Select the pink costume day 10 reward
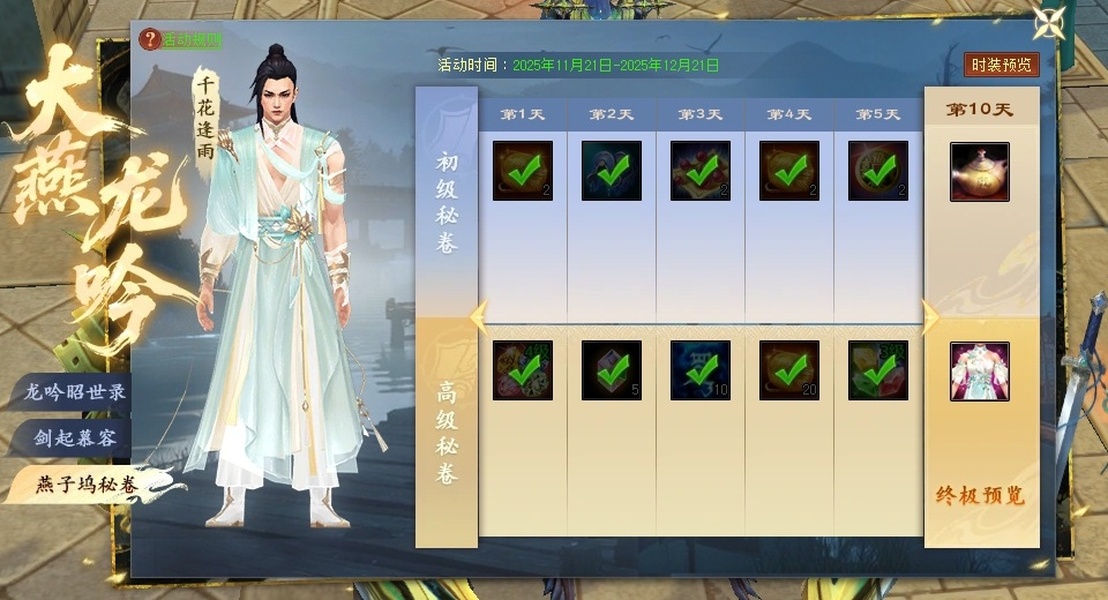 [979, 371]
